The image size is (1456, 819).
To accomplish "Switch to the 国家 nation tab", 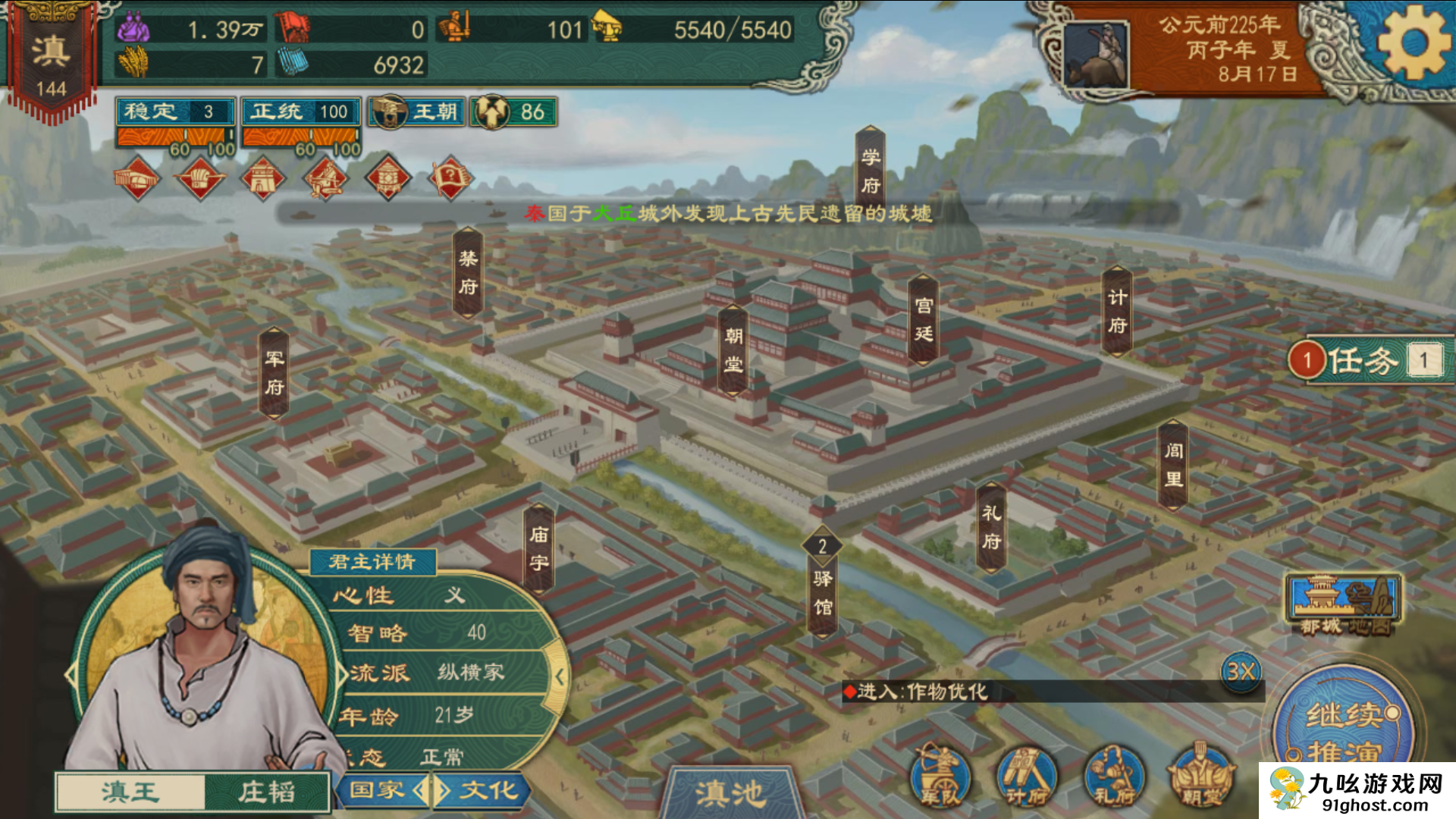I will pos(378,790).
